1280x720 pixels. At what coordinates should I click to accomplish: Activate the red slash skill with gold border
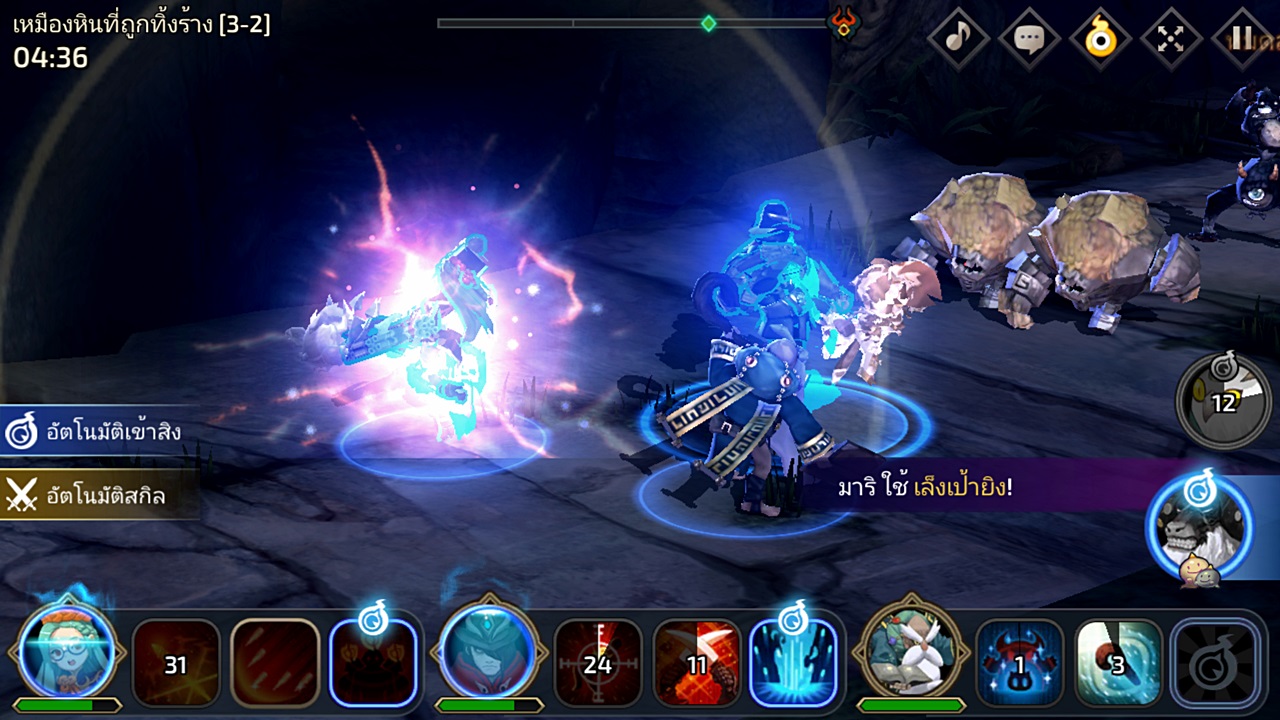(x=275, y=664)
